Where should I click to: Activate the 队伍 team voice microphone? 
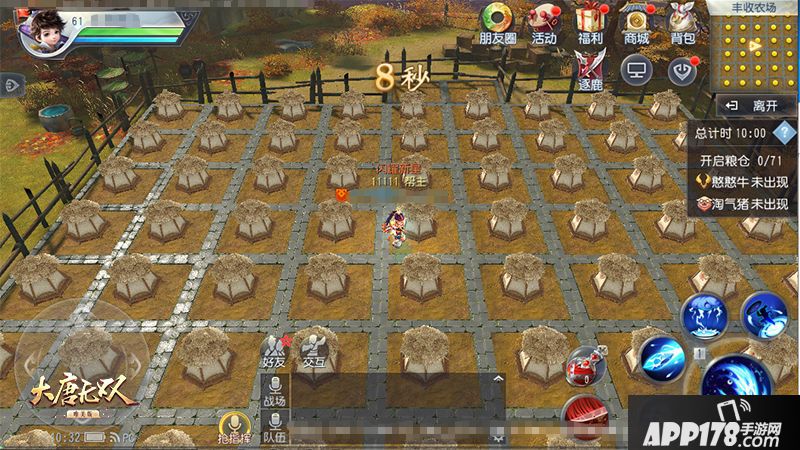(x=274, y=429)
